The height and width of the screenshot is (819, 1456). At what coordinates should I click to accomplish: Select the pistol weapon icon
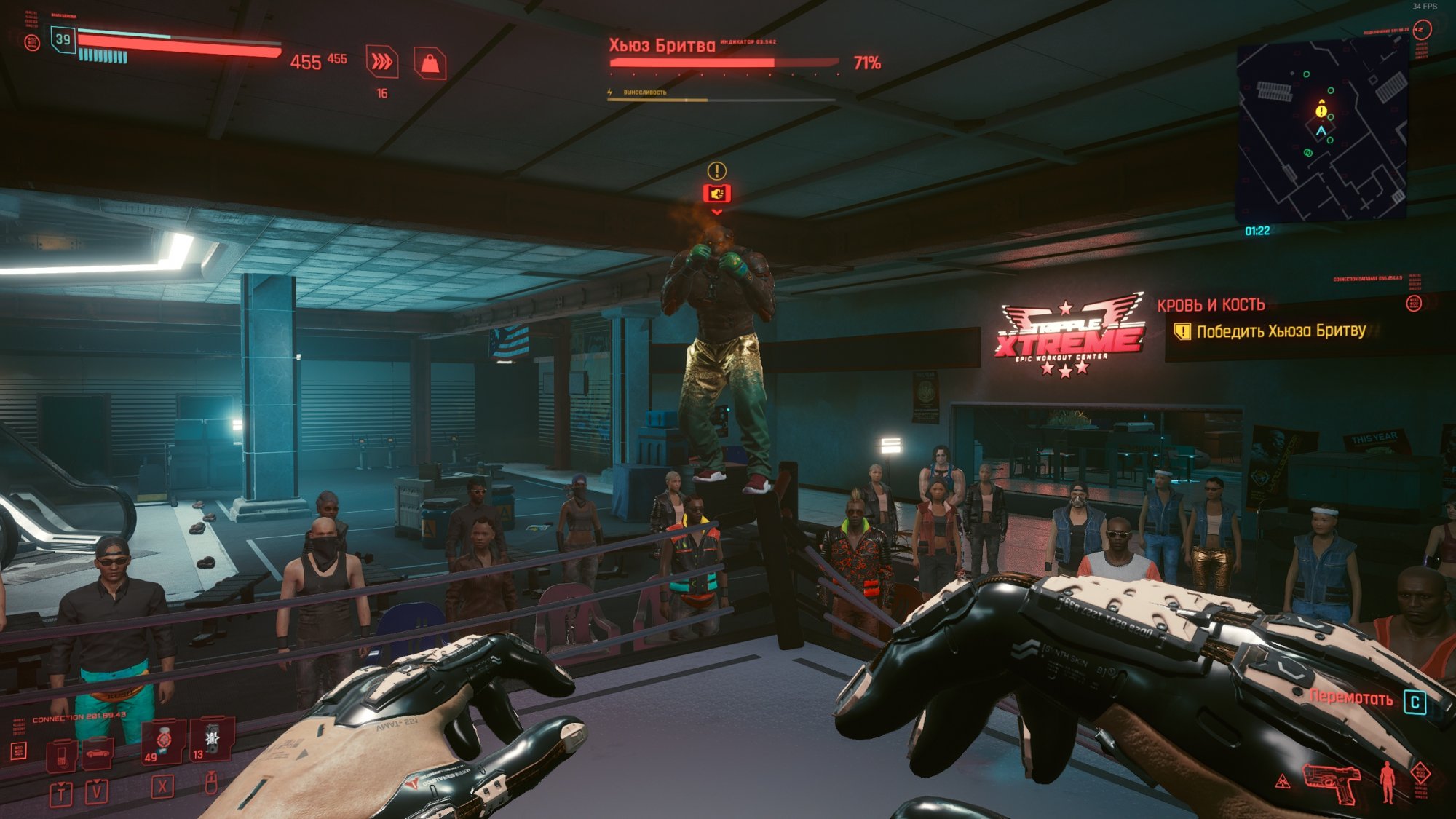coord(1332,783)
